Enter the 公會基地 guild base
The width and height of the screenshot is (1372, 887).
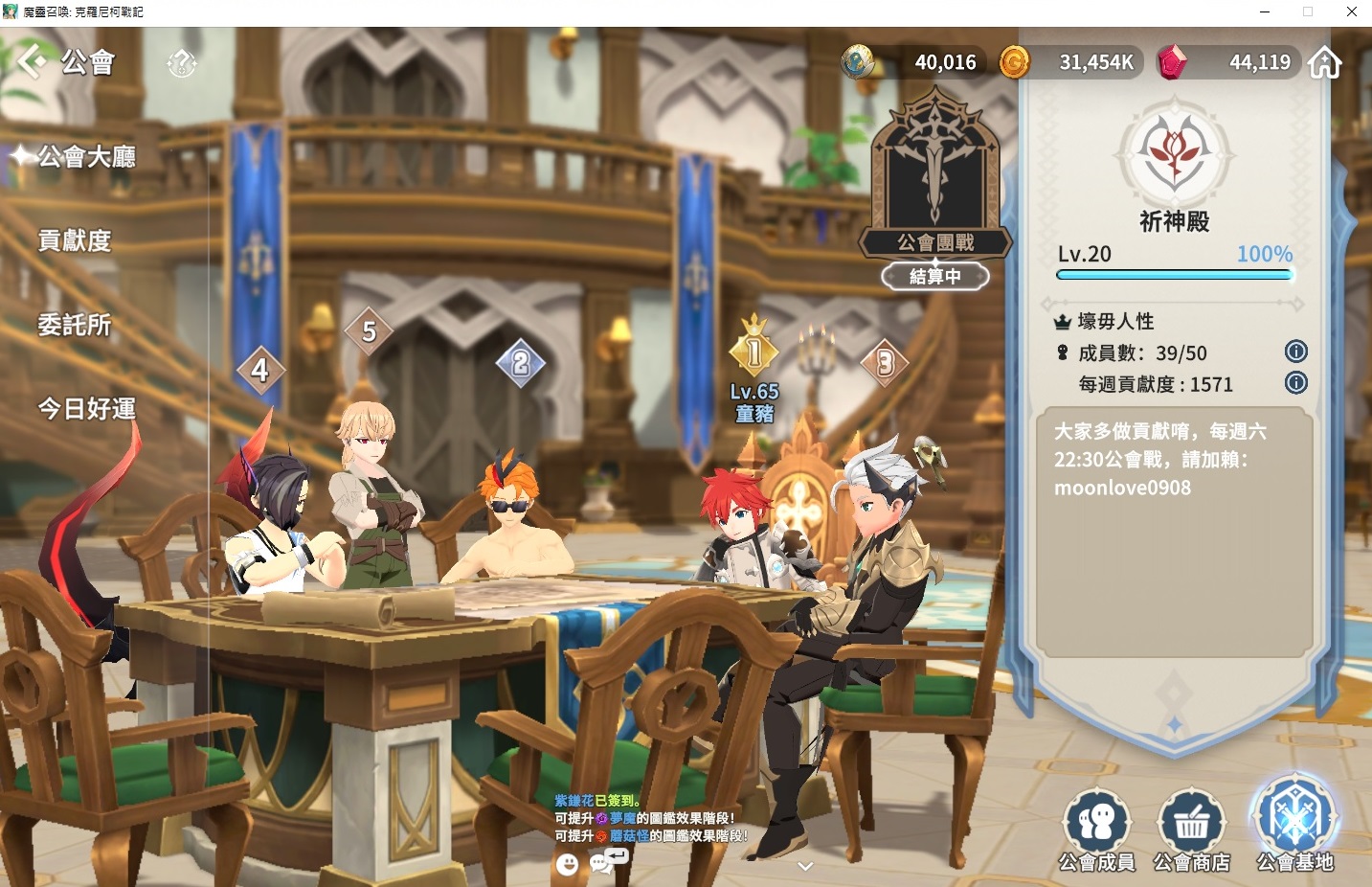pyautogui.click(x=1294, y=826)
